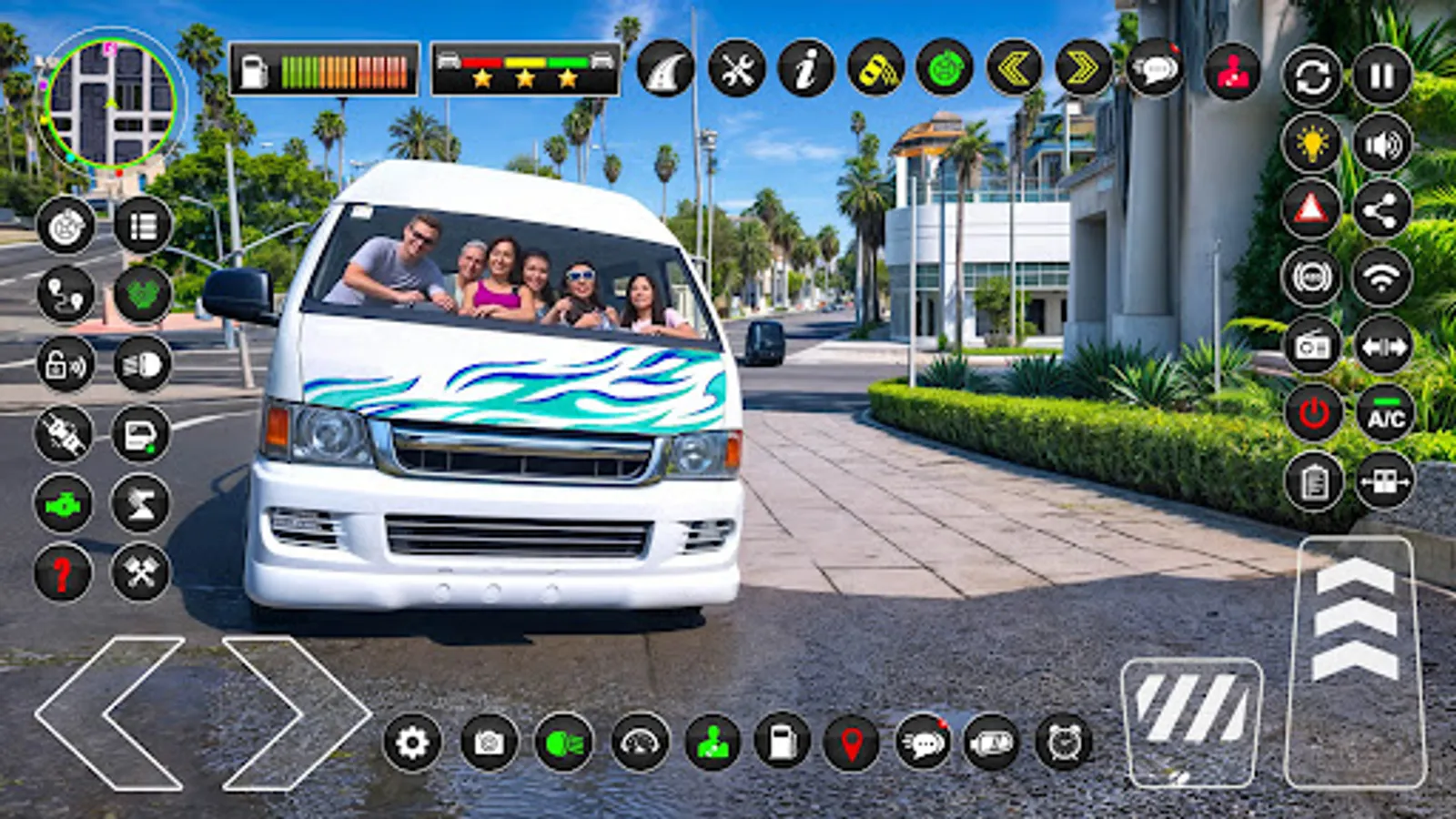Click the red location pin icon
The width and height of the screenshot is (1456, 819).
click(x=854, y=743)
